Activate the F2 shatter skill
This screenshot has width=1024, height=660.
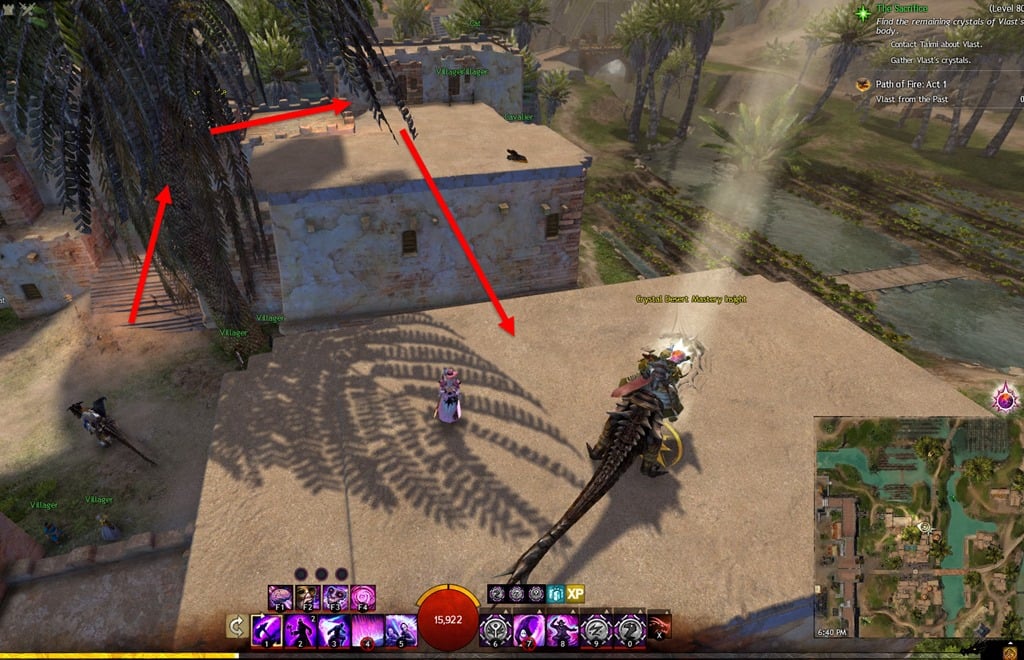pyautogui.click(x=308, y=598)
